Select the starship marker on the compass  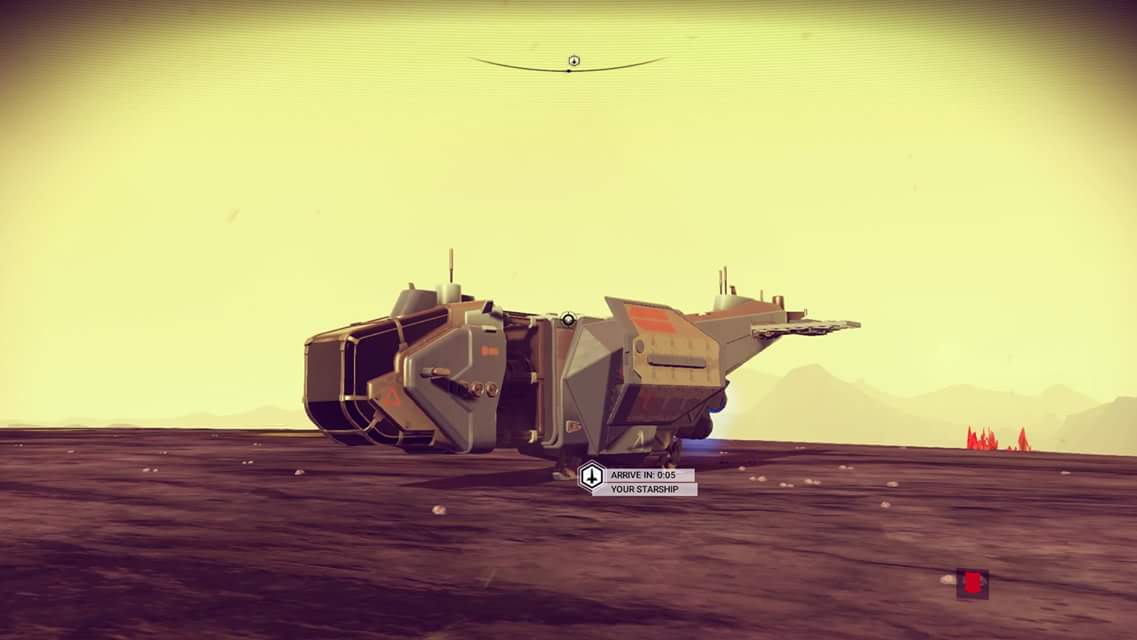click(574, 61)
